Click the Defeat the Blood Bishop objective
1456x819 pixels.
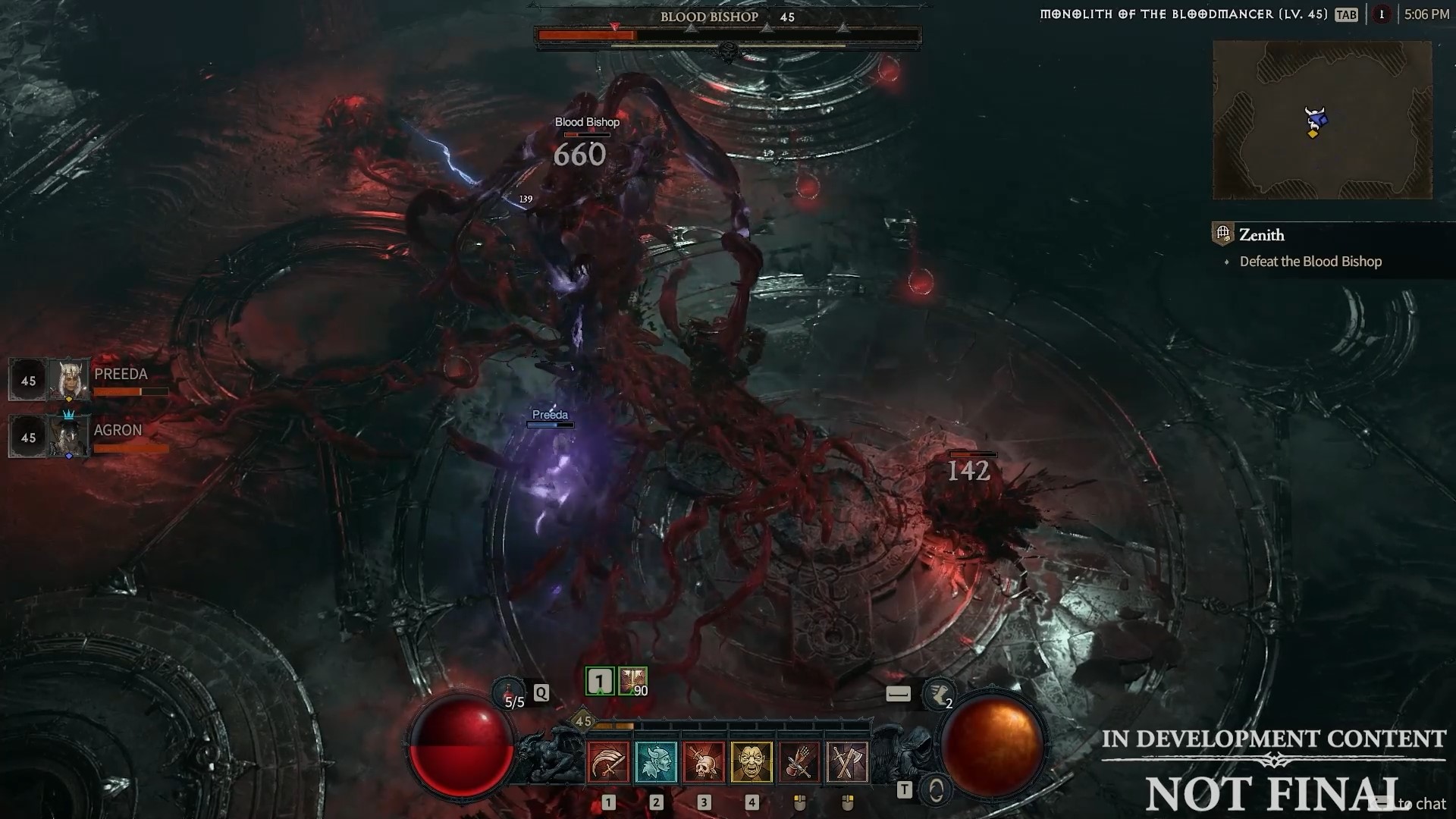(x=1311, y=261)
